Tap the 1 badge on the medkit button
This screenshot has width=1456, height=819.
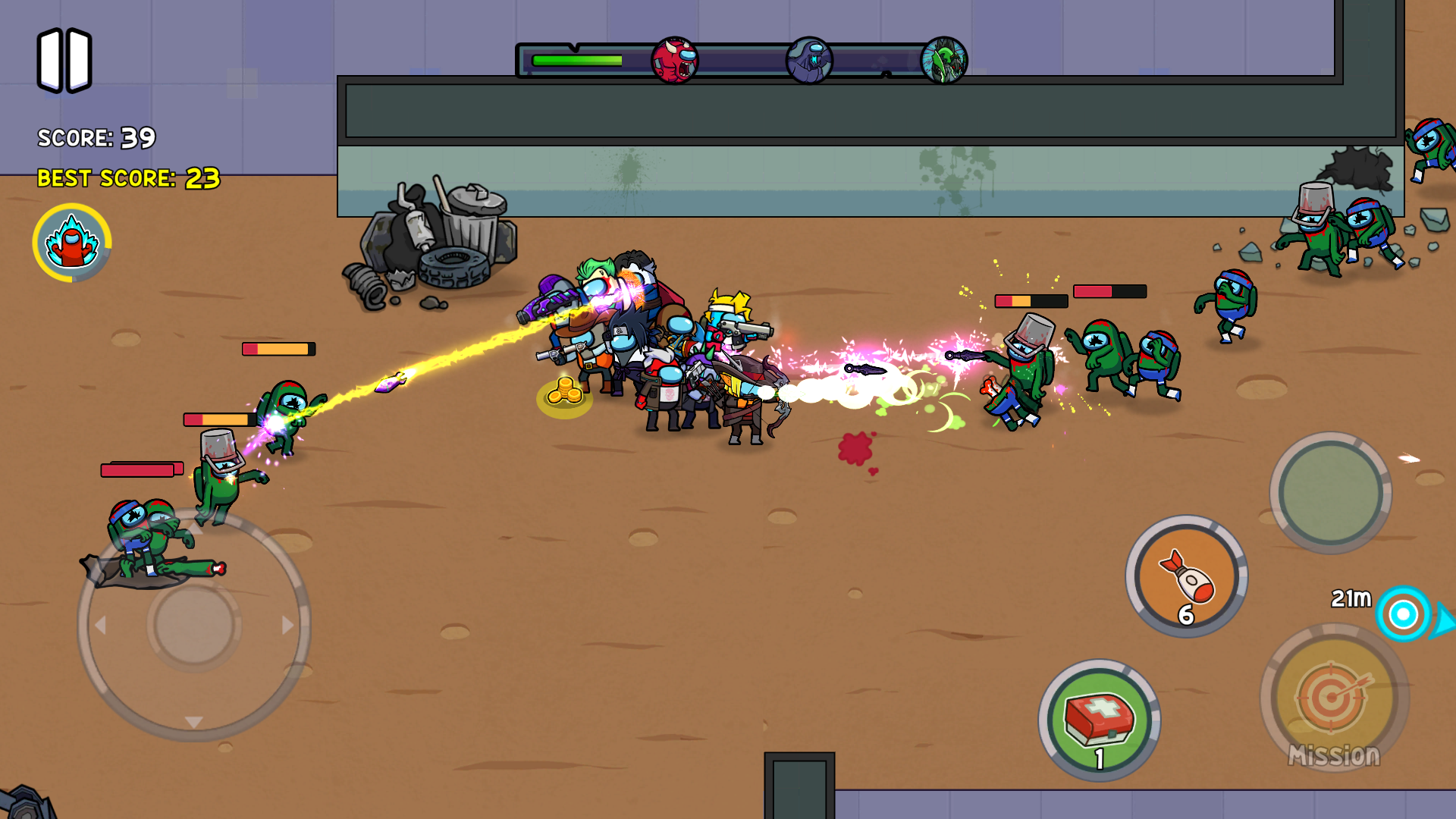coord(1099,757)
